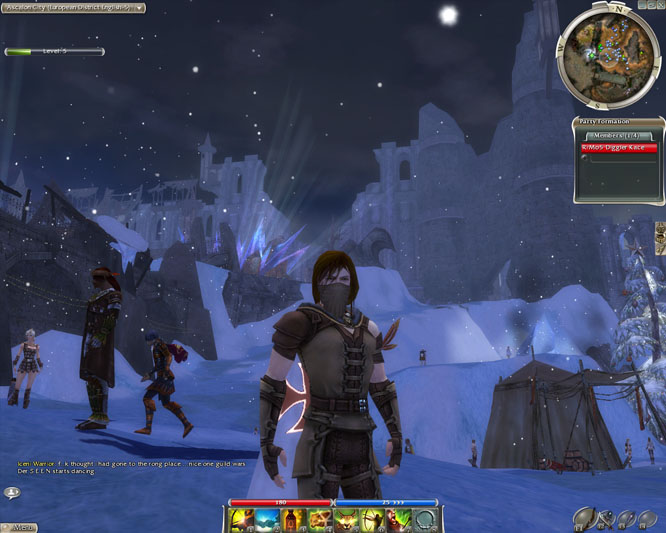Activate the red and green figure skill

click(397, 519)
